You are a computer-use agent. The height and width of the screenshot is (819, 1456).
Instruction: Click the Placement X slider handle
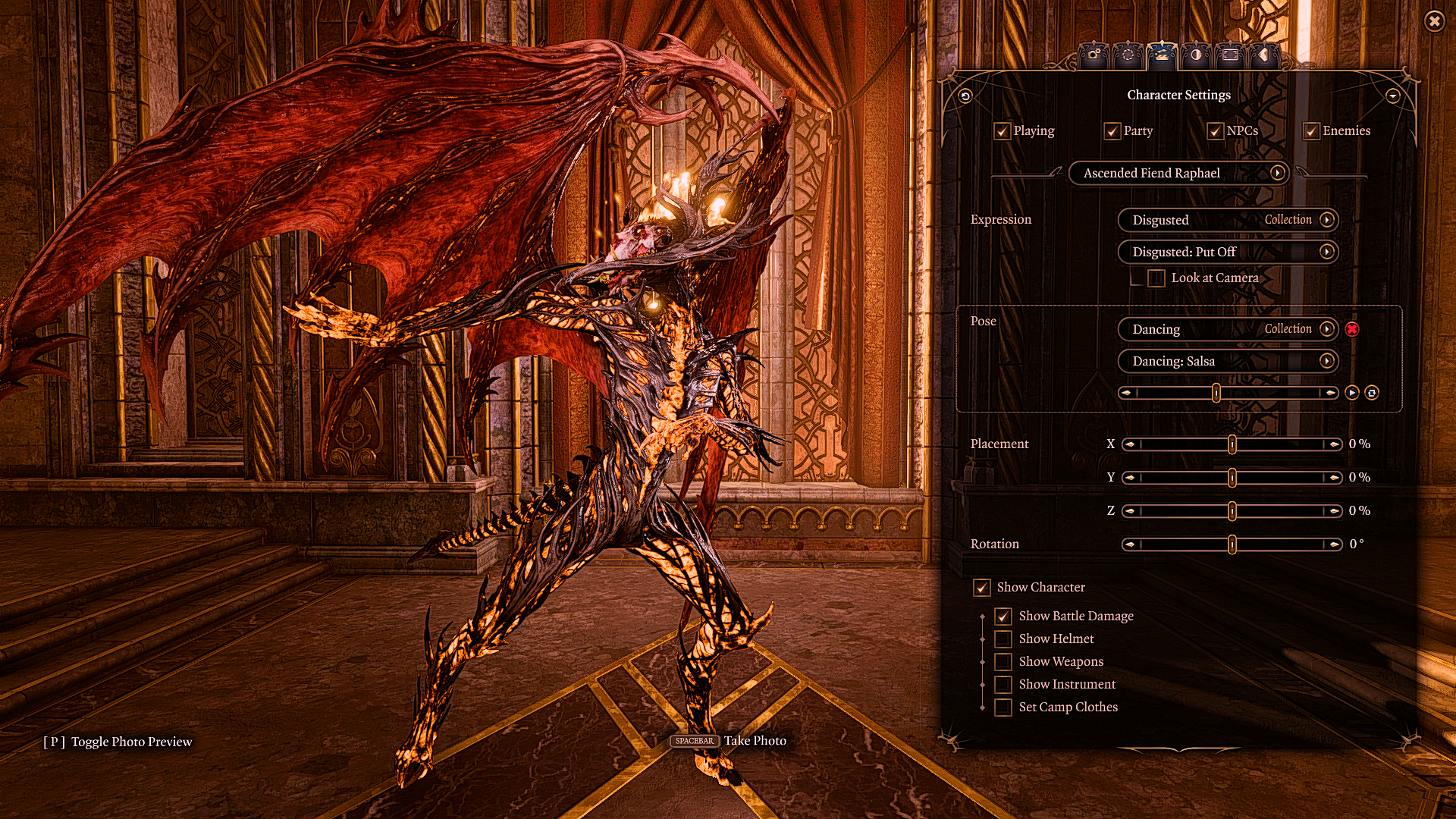(1232, 444)
